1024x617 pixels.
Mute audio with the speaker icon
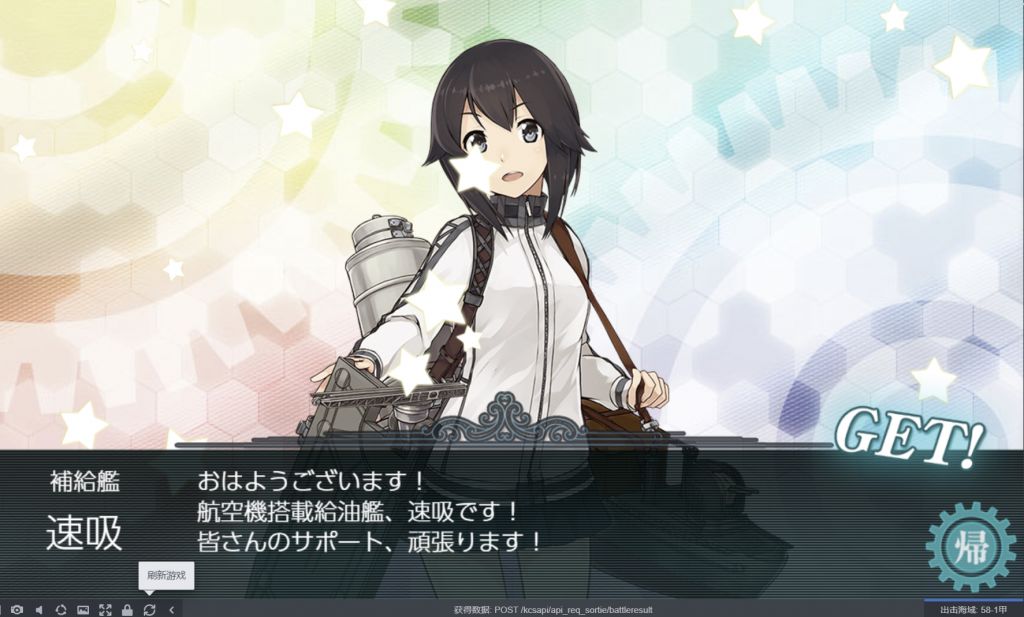click(39, 609)
